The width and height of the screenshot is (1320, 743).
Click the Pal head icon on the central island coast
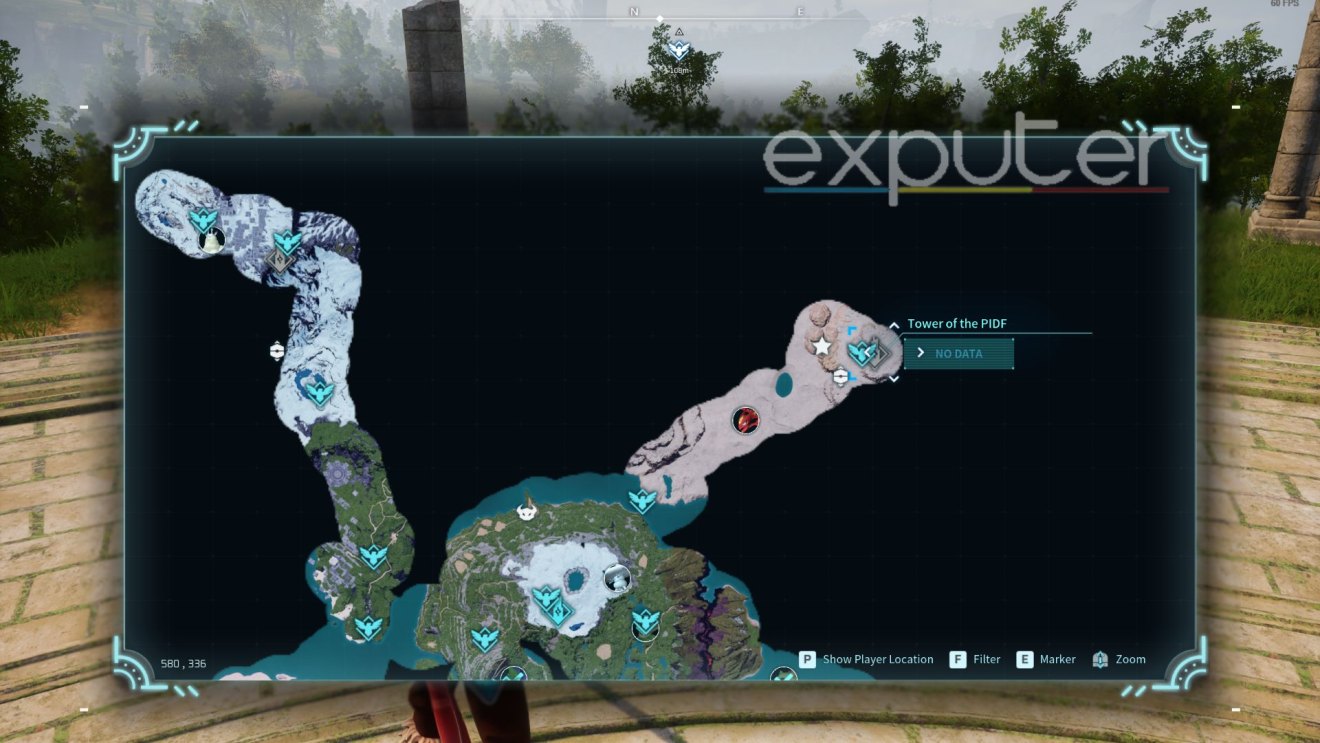coord(525,512)
